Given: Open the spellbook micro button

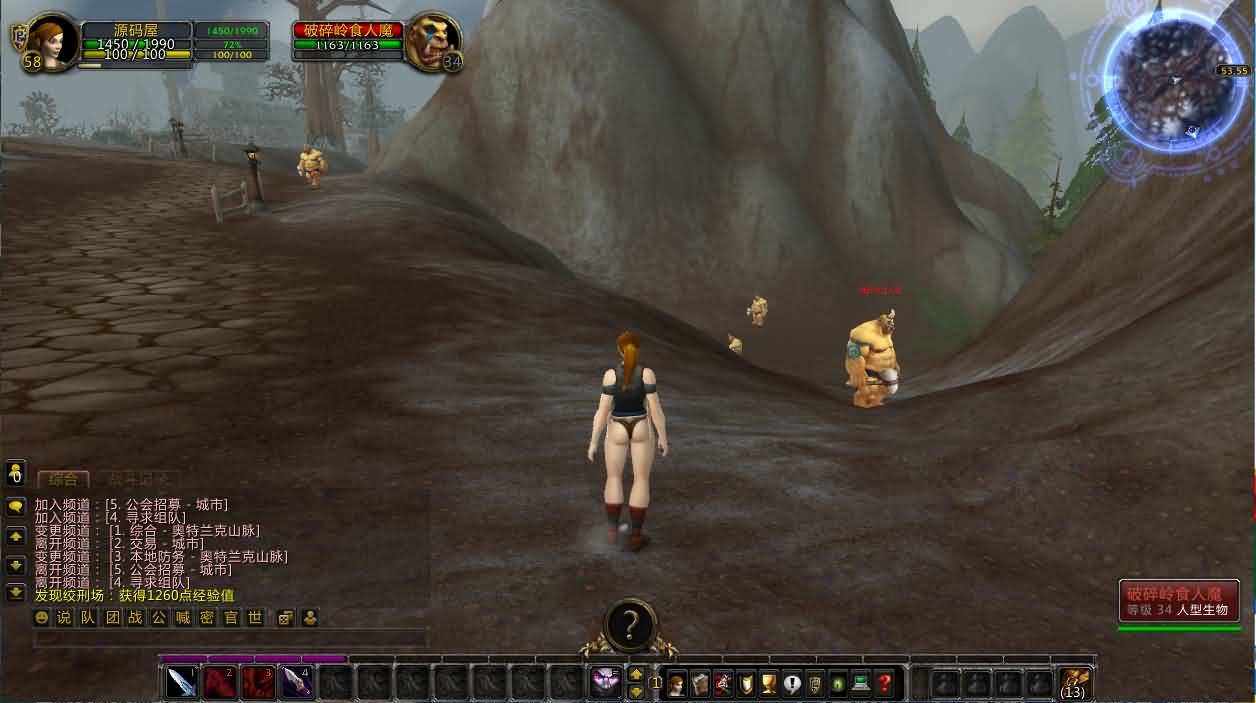Looking at the screenshot, I should point(700,684).
